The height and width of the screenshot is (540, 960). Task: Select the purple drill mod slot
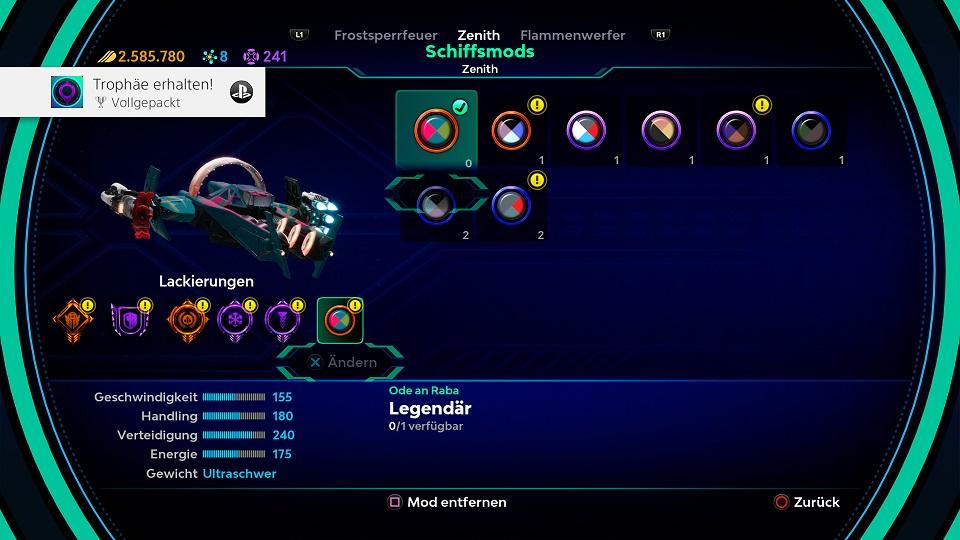coord(282,320)
